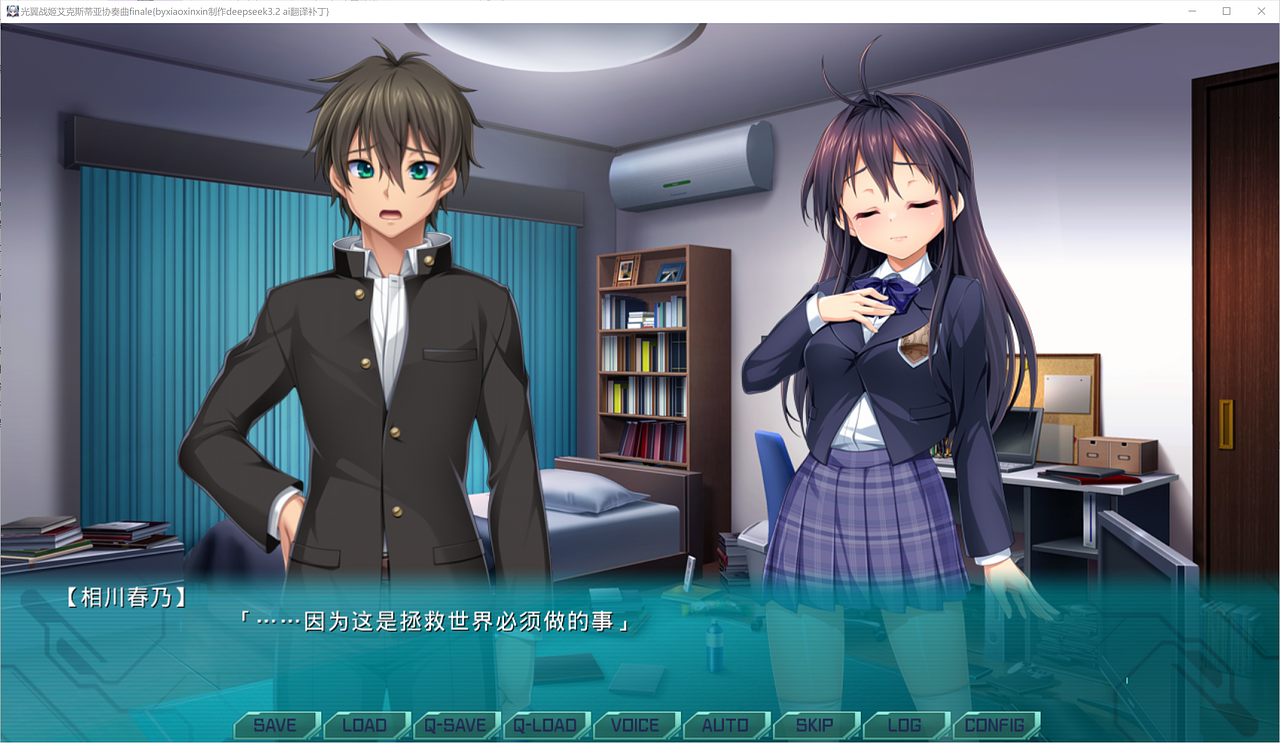Screen dimensions: 1280x743
Task: Quick load with Q-LOAD
Action: (545, 725)
